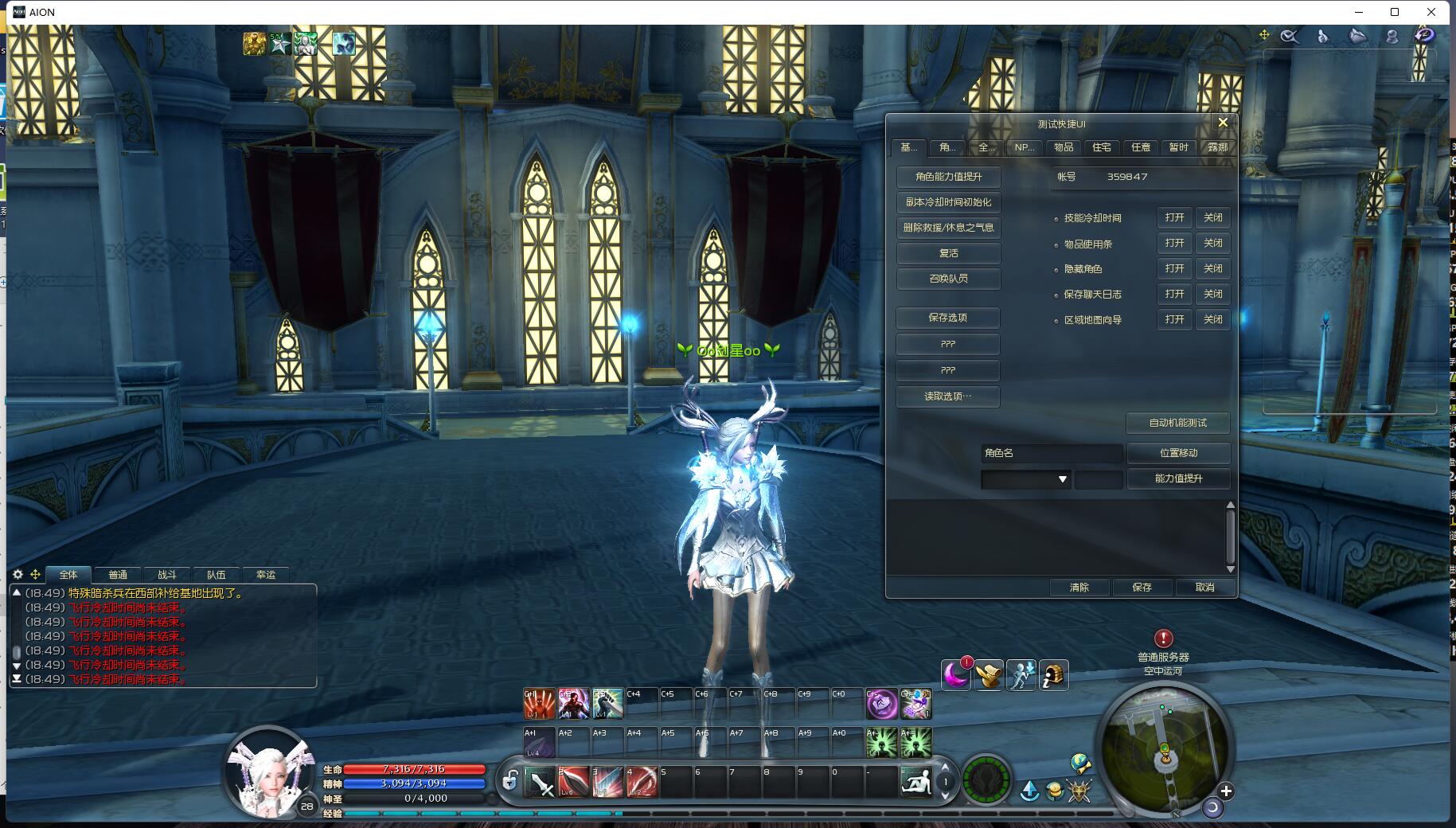This screenshot has width=1456, height=828.
Task: Click the 角色能力值提升 button
Action: 948,177
